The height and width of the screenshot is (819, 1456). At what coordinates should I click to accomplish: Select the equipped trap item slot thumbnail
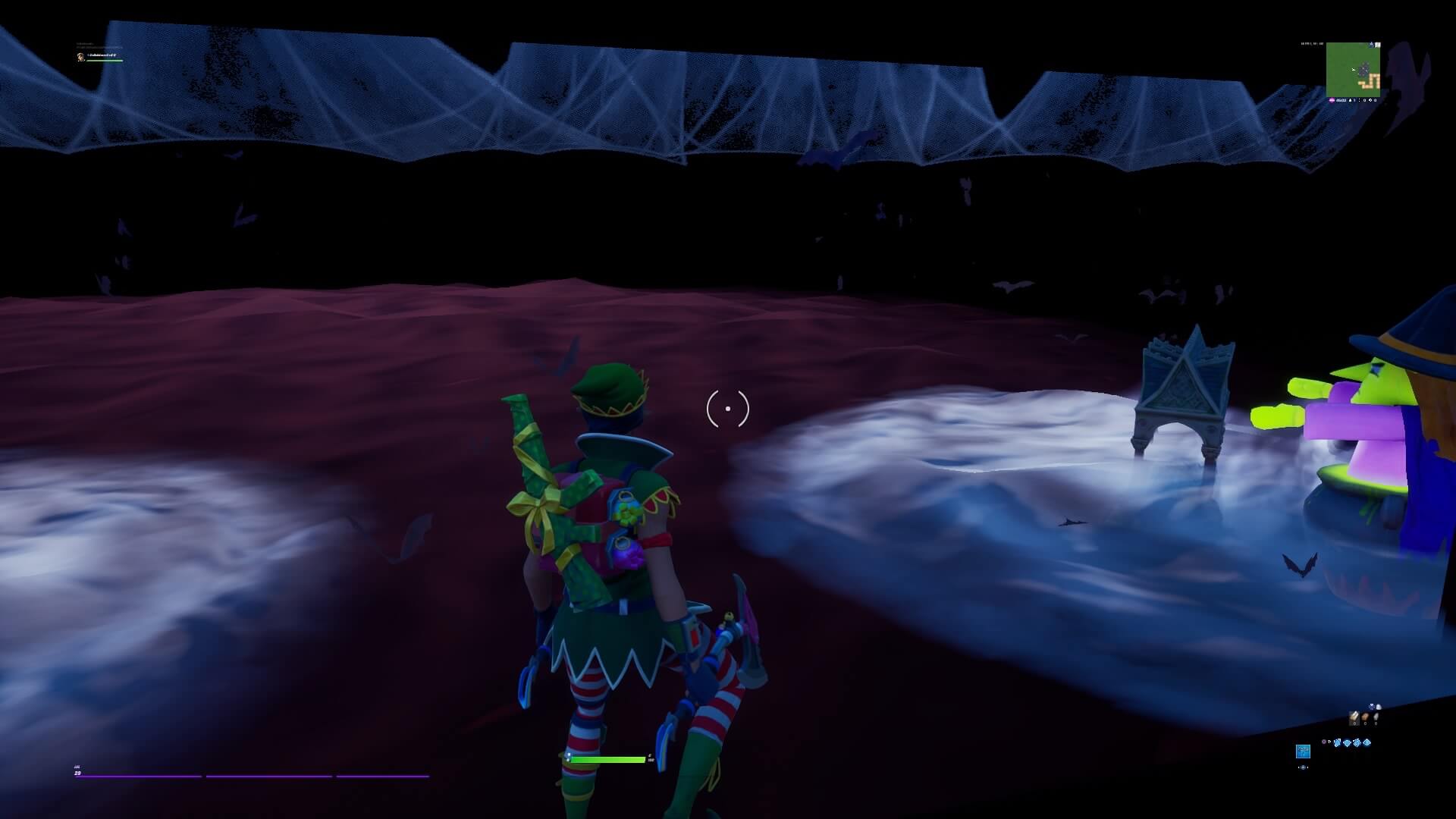click(1304, 752)
